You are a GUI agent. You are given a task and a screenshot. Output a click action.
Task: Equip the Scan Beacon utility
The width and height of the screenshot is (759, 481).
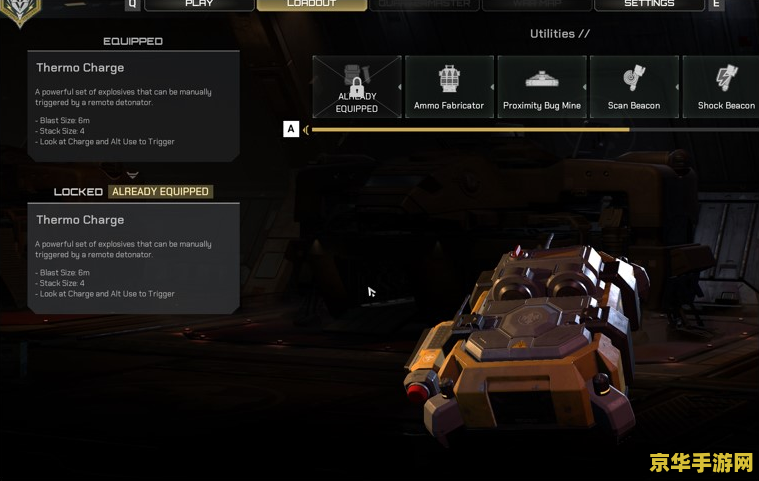[634, 87]
